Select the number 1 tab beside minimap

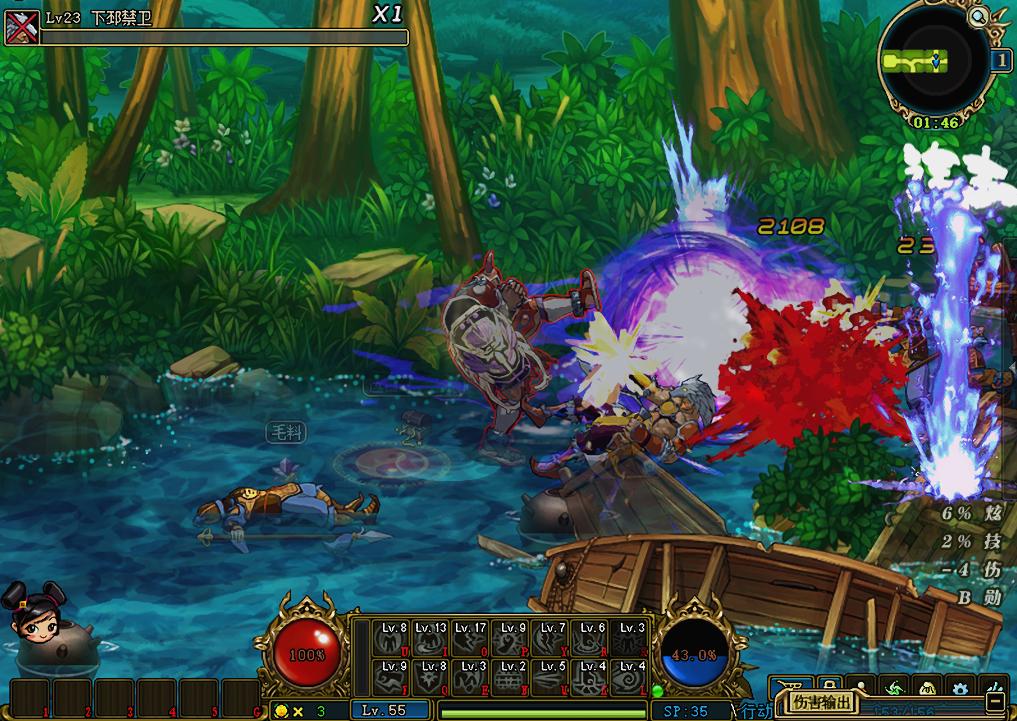[x=1000, y=60]
